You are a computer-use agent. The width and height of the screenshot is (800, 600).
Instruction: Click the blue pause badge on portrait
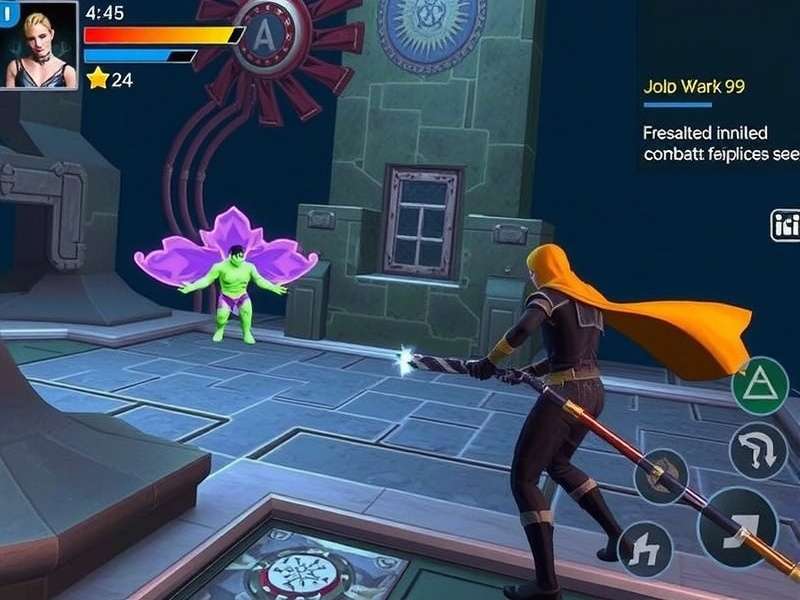[6, 17]
